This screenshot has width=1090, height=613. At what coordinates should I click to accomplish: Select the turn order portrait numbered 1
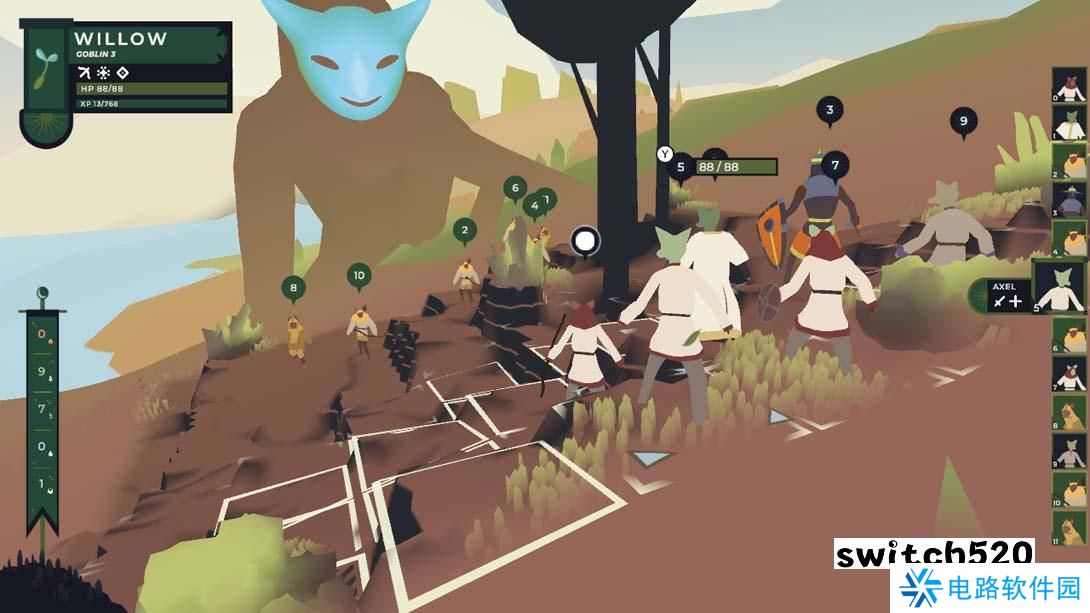pyautogui.click(x=1070, y=123)
